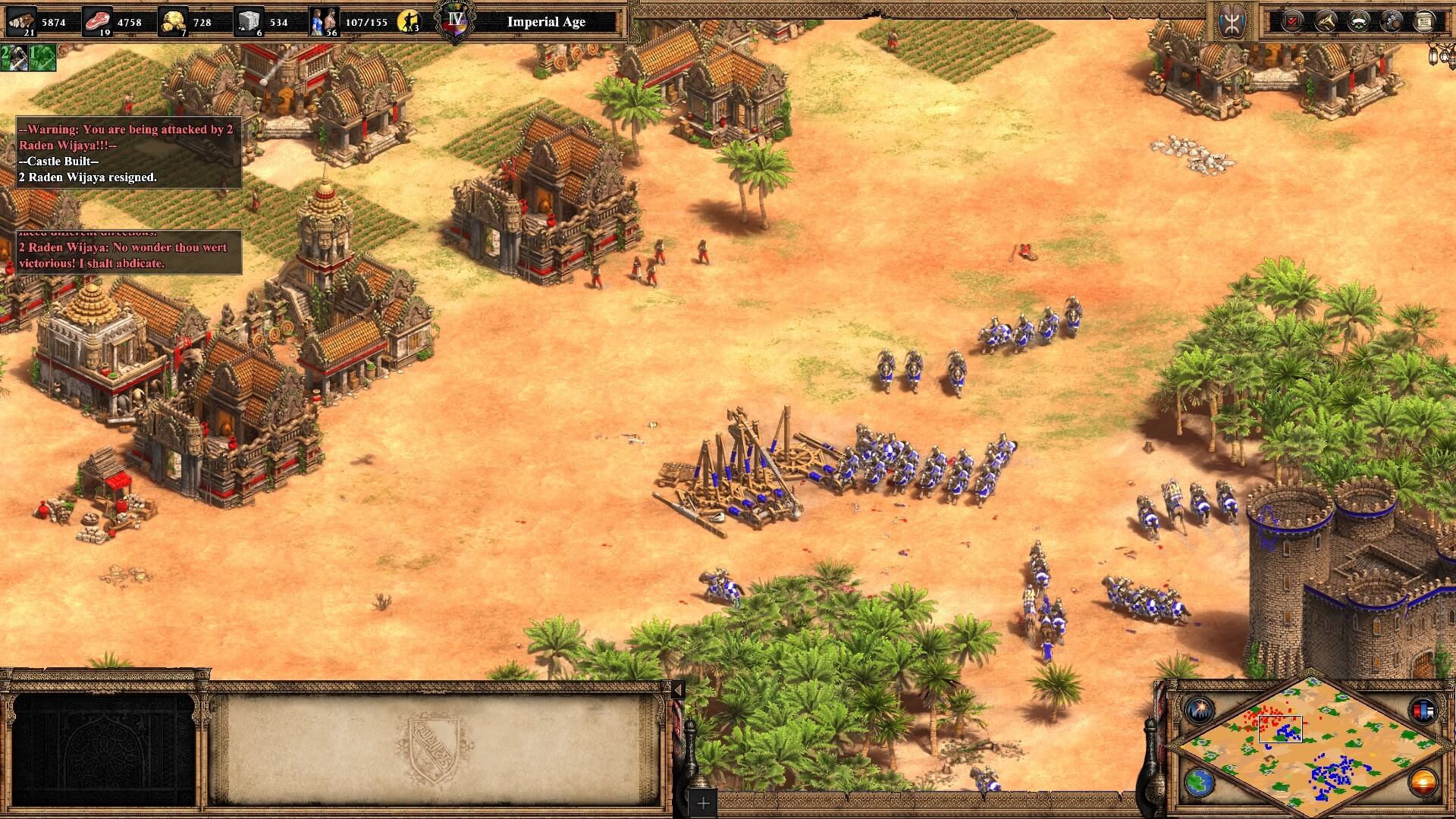This screenshot has height=819, width=1456.
Task: Toggle the minimap sunset button
Action: (x=1422, y=782)
